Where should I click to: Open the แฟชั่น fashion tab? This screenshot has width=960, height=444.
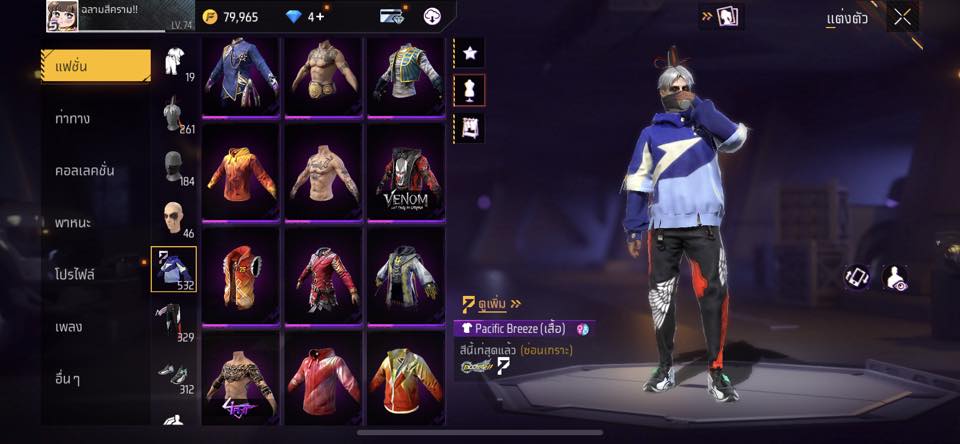(x=95, y=66)
